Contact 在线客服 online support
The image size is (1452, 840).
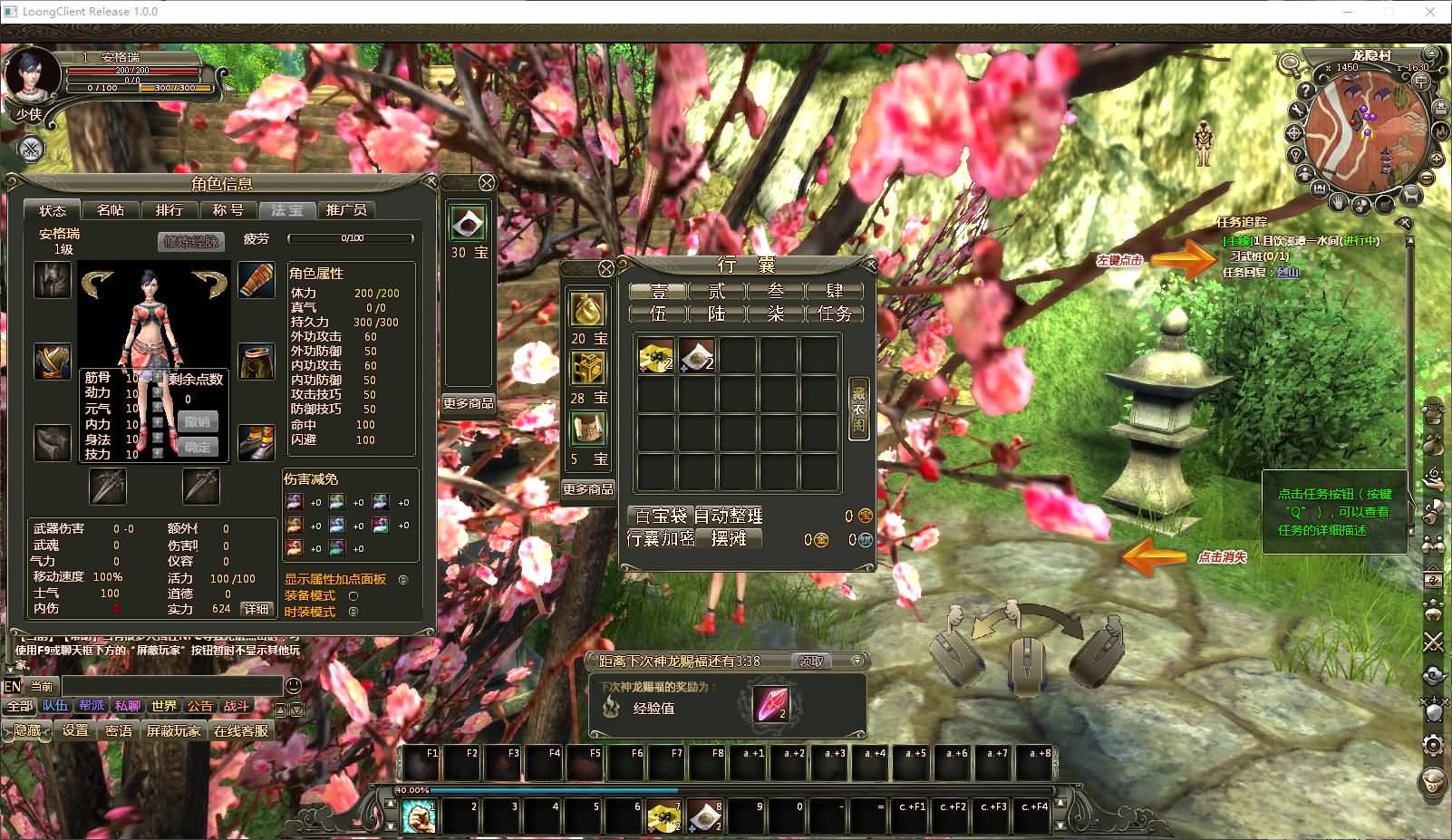241,730
